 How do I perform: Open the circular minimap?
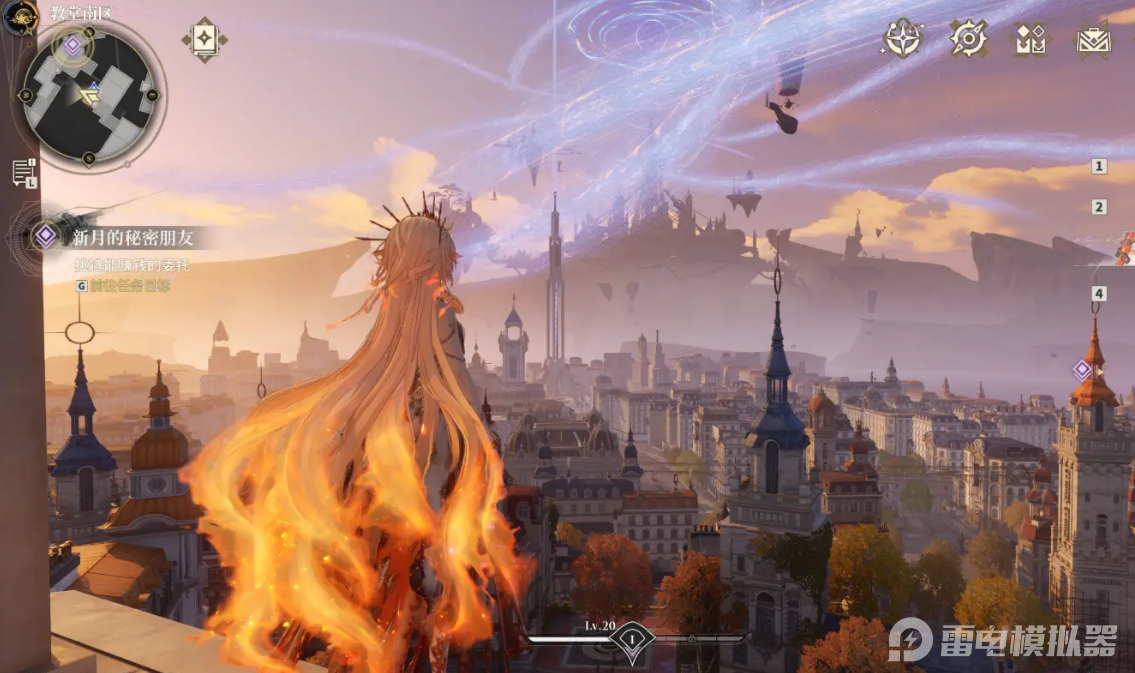pyautogui.click(x=89, y=96)
